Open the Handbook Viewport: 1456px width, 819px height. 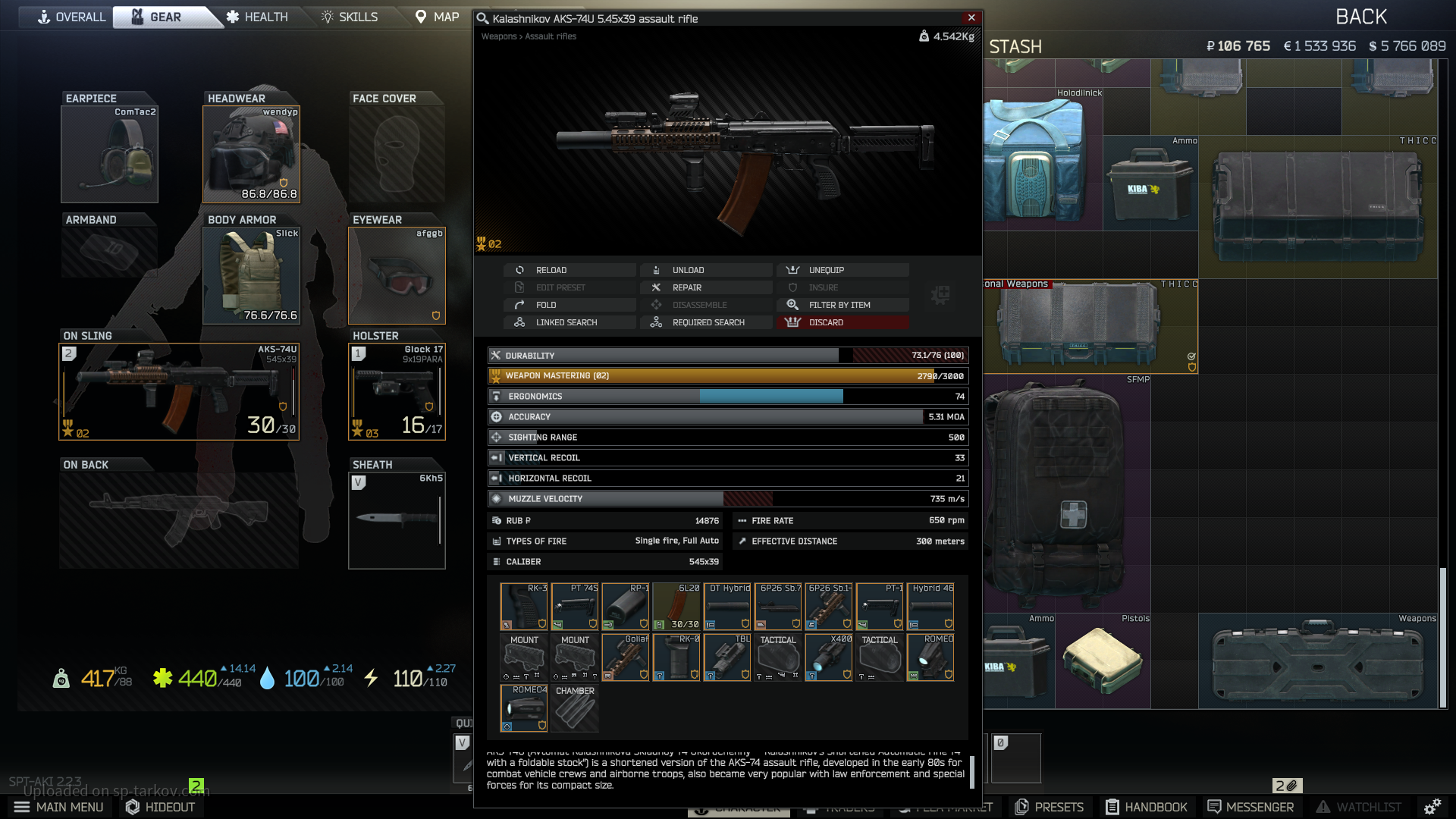(1146, 807)
